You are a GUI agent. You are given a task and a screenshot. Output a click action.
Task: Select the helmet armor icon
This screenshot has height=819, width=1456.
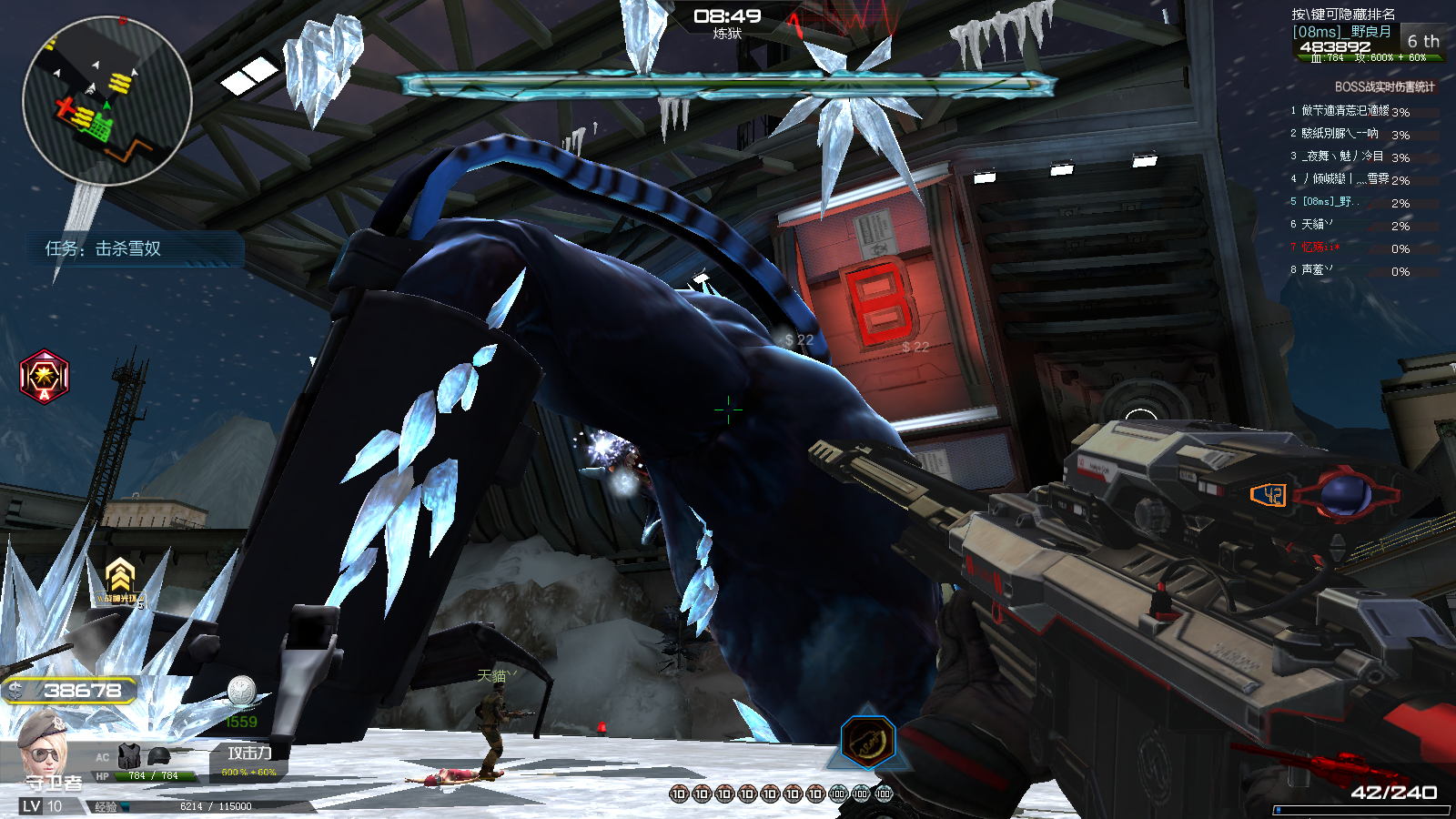[158, 755]
